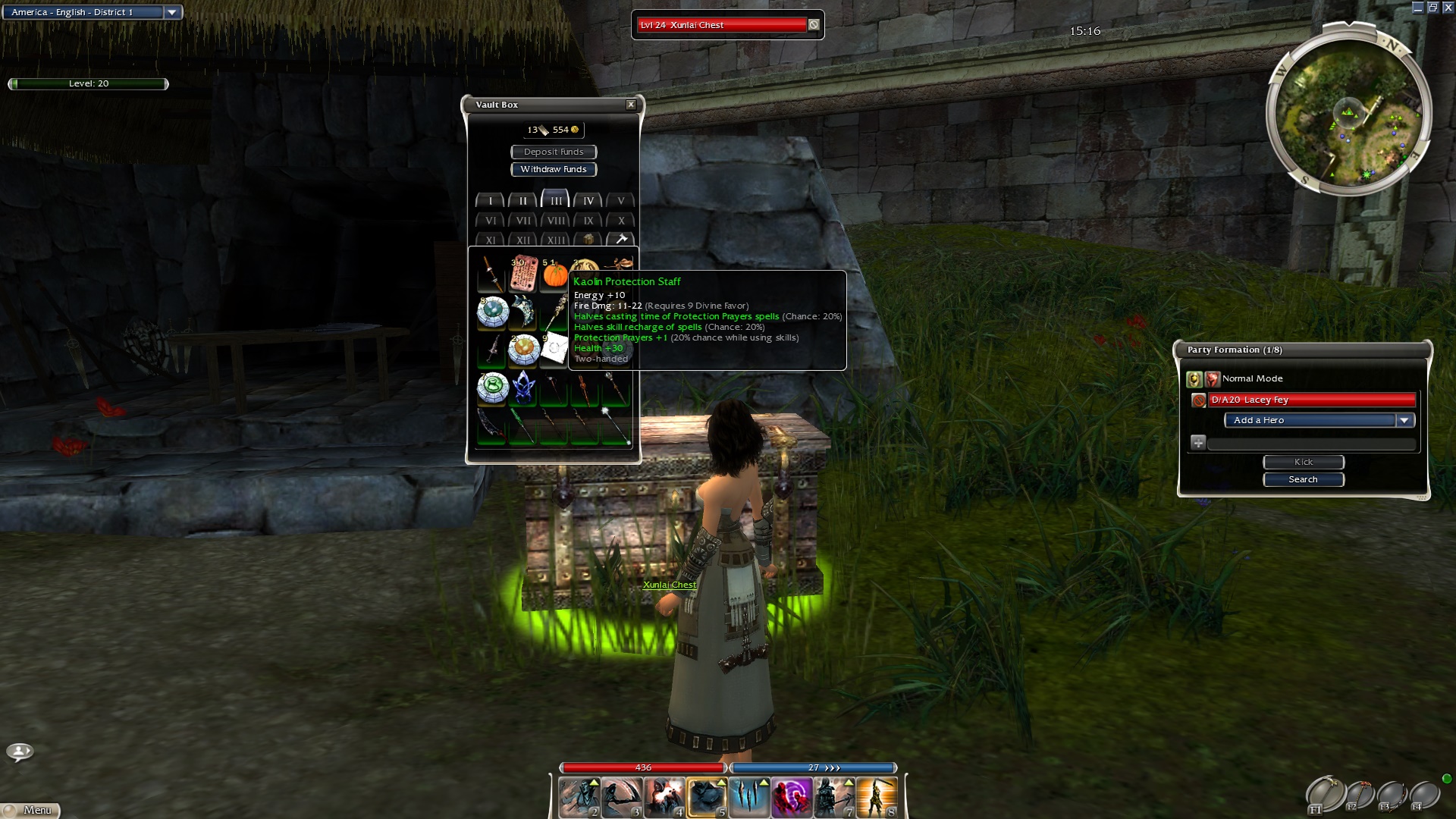The height and width of the screenshot is (819, 1456).
Task: Open vault storage tab IV
Action: [588, 201]
